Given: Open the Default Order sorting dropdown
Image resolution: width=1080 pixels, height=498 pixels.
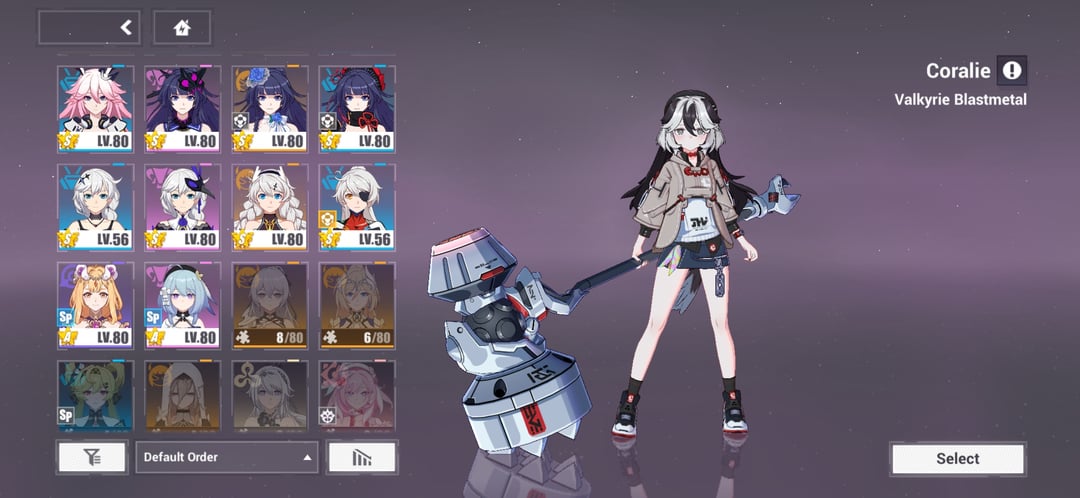Looking at the screenshot, I should (227, 457).
